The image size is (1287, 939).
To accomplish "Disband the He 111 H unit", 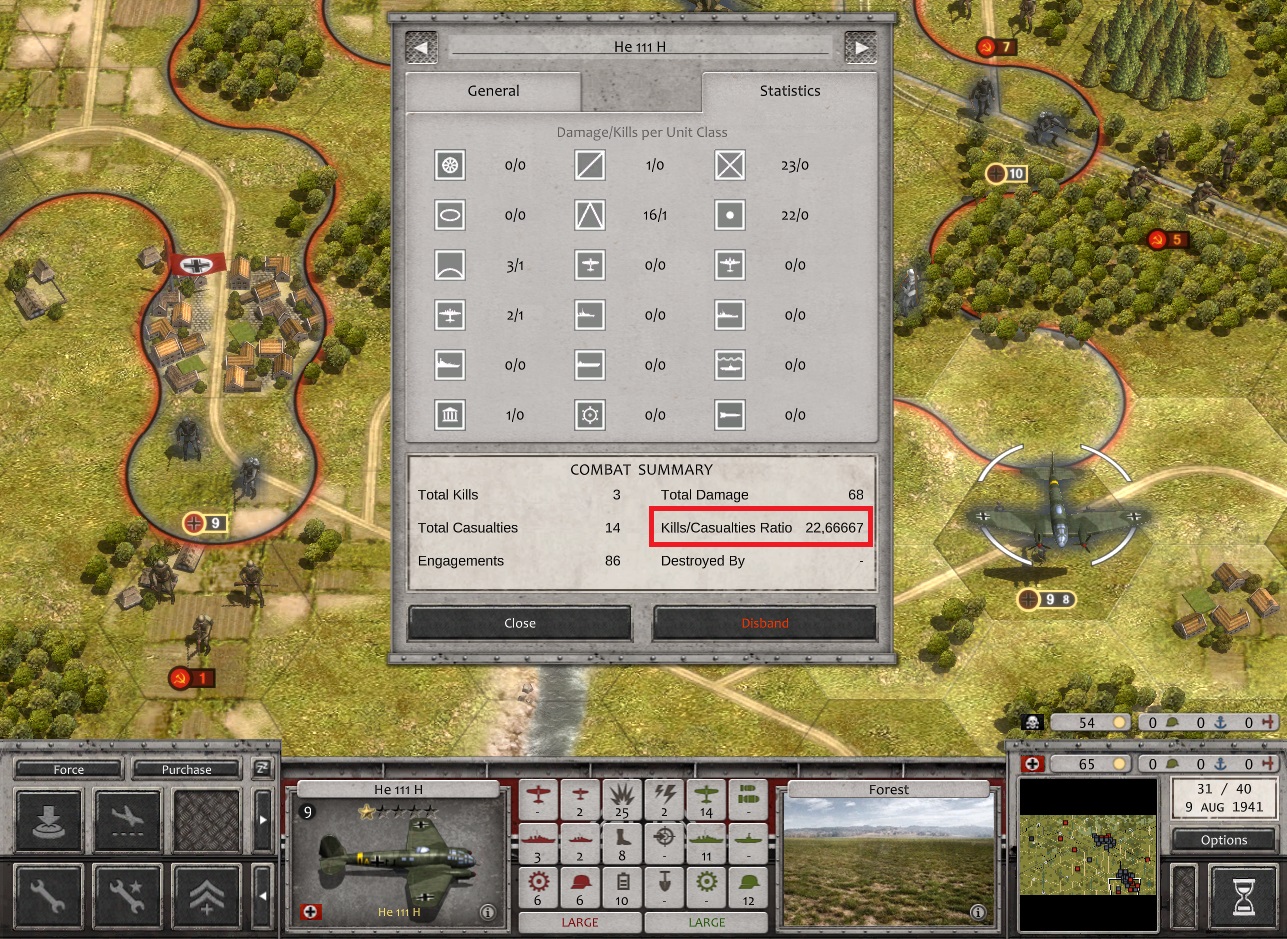I will point(764,623).
